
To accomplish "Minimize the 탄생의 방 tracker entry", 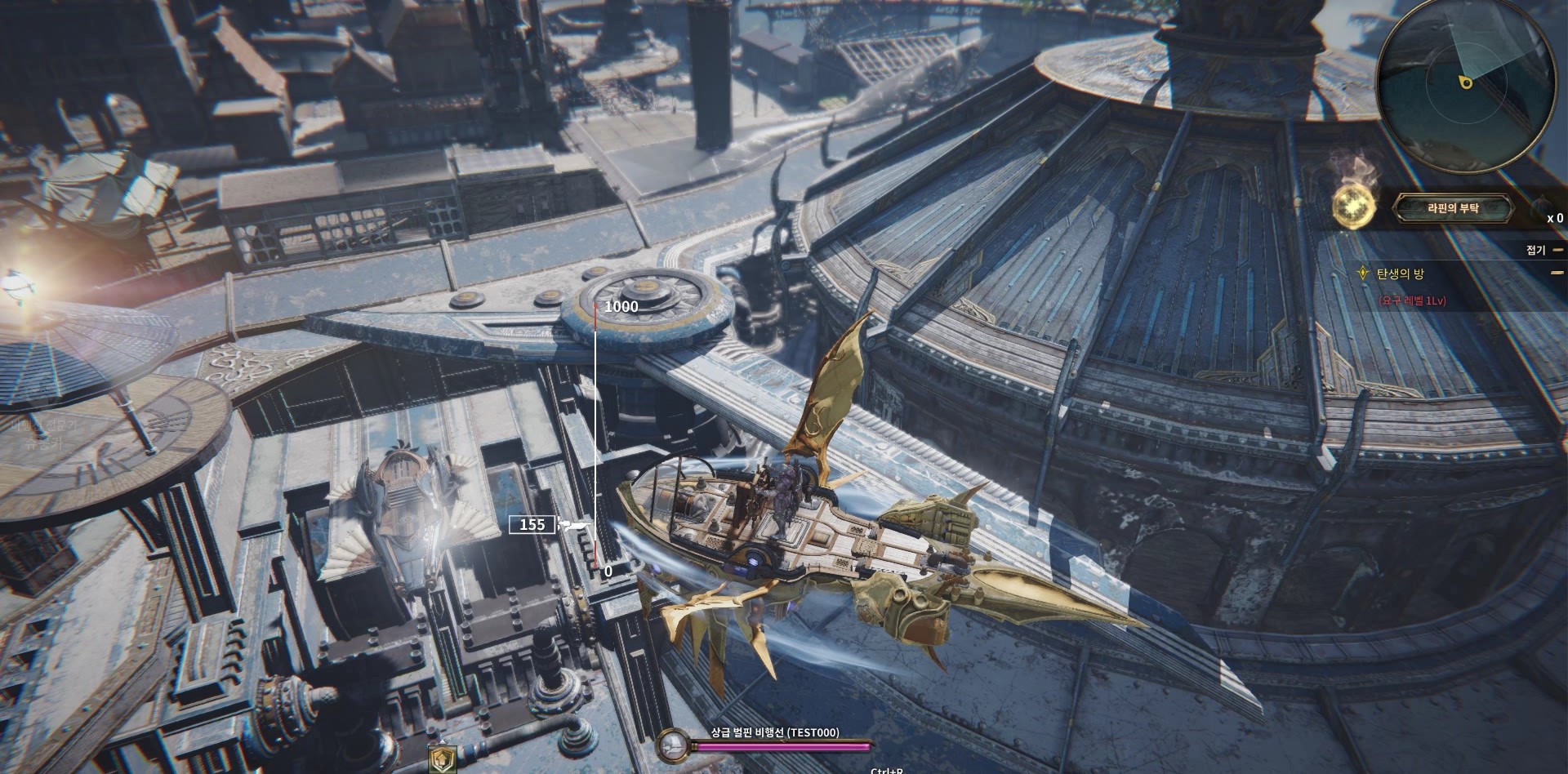I will click(1557, 274).
